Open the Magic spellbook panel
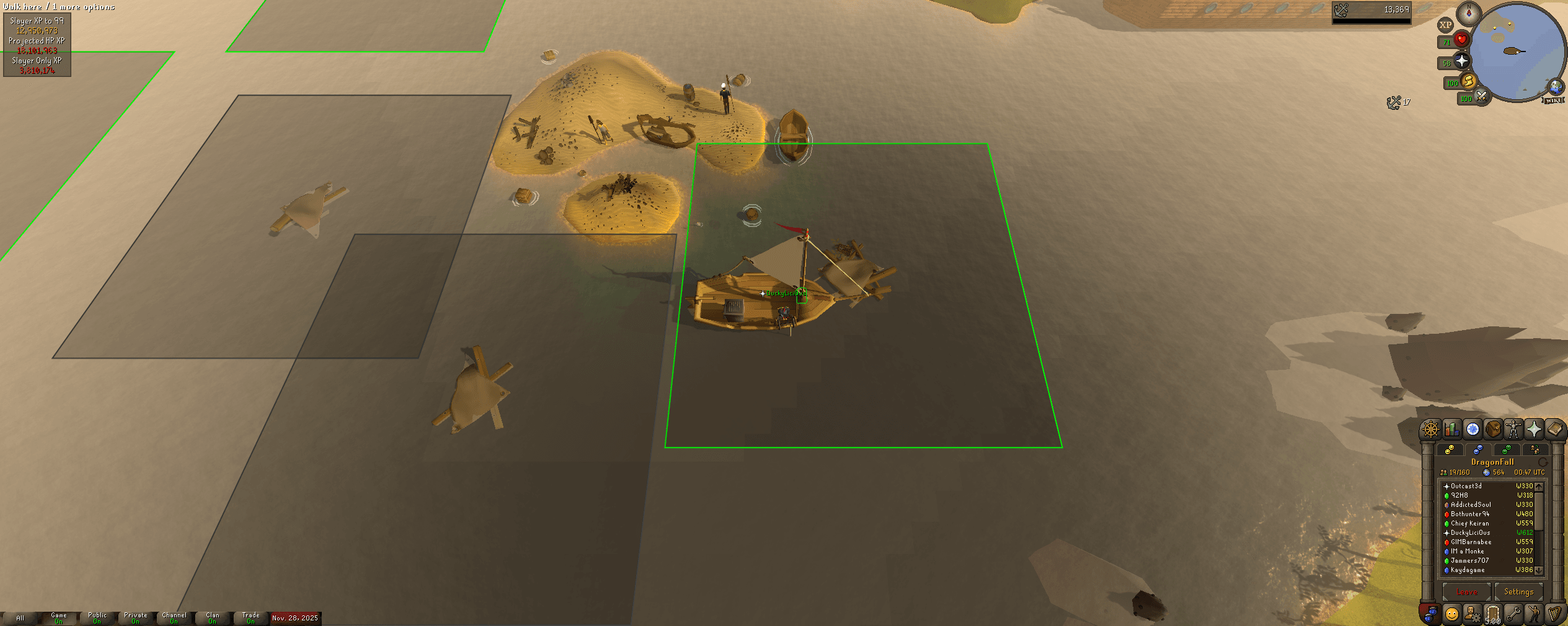Screen dimensions: 1568x626 [x=1554, y=430]
